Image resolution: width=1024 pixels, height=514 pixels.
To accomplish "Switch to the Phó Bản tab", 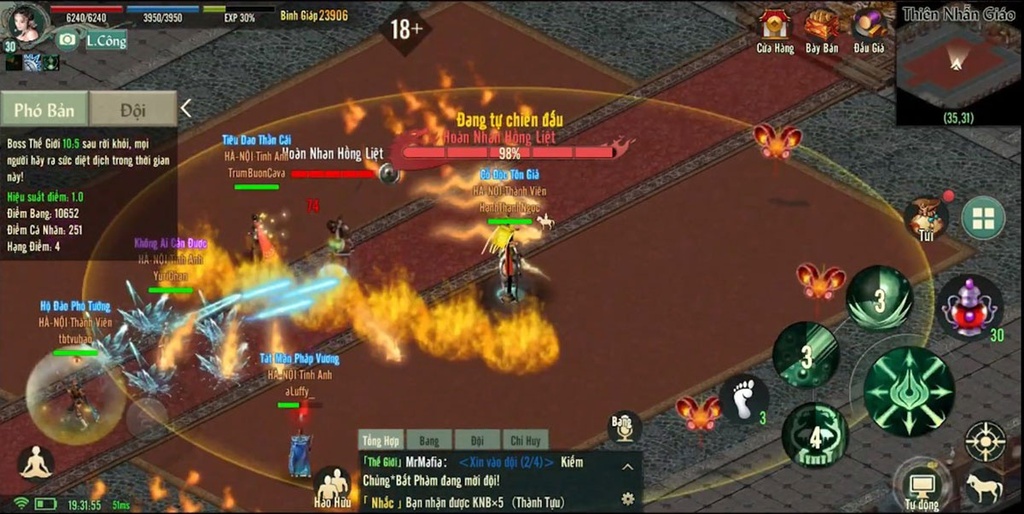I will coord(43,110).
